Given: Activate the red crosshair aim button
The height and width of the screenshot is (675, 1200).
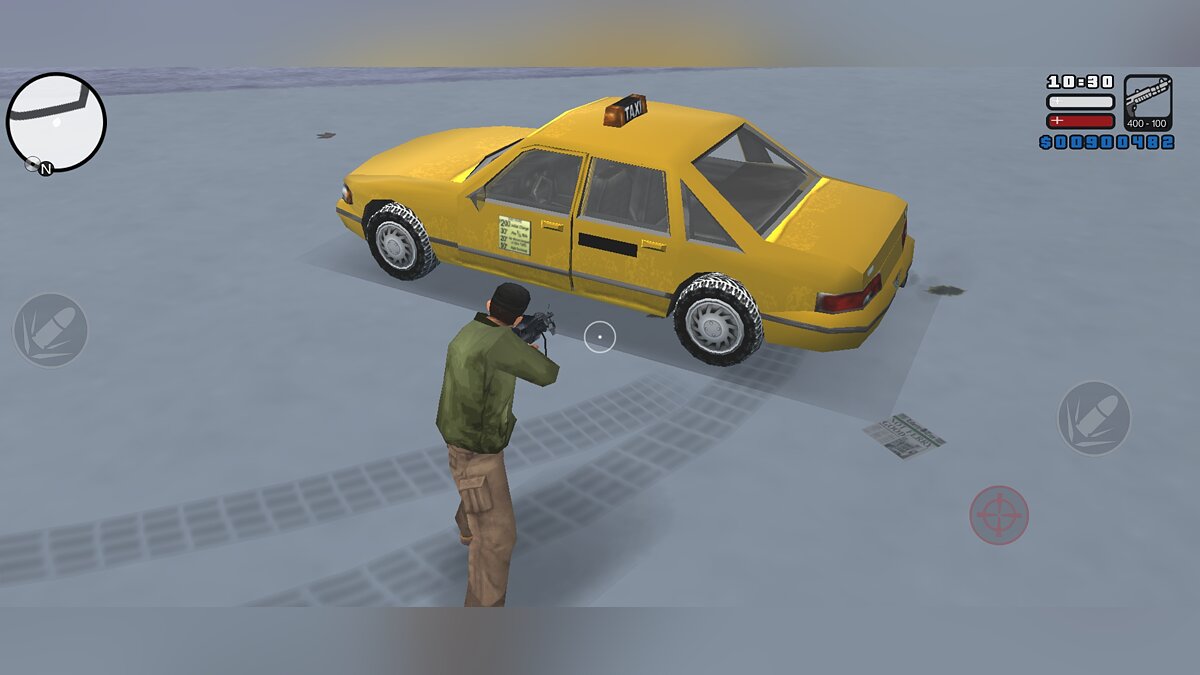Looking at the screenshot, I should coord(999,515).
